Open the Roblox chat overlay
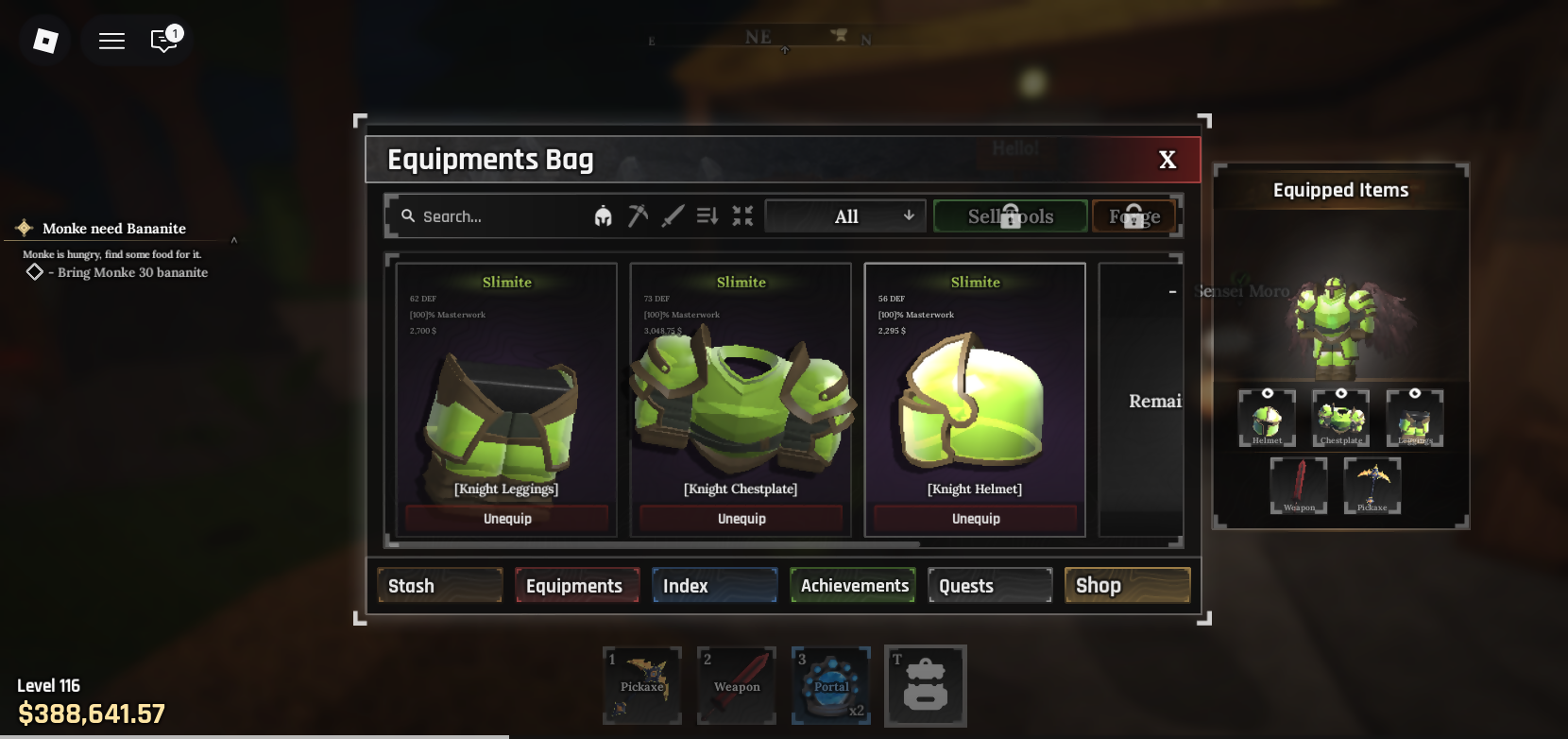The height and width of the screenshot is (739, 1568). coord(165,41)
